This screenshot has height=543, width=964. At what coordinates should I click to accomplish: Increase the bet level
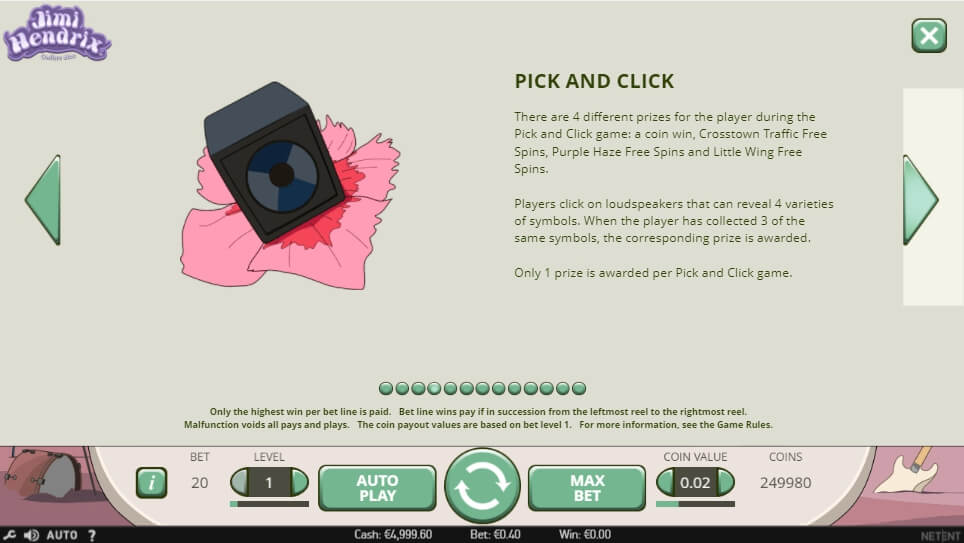298,482
